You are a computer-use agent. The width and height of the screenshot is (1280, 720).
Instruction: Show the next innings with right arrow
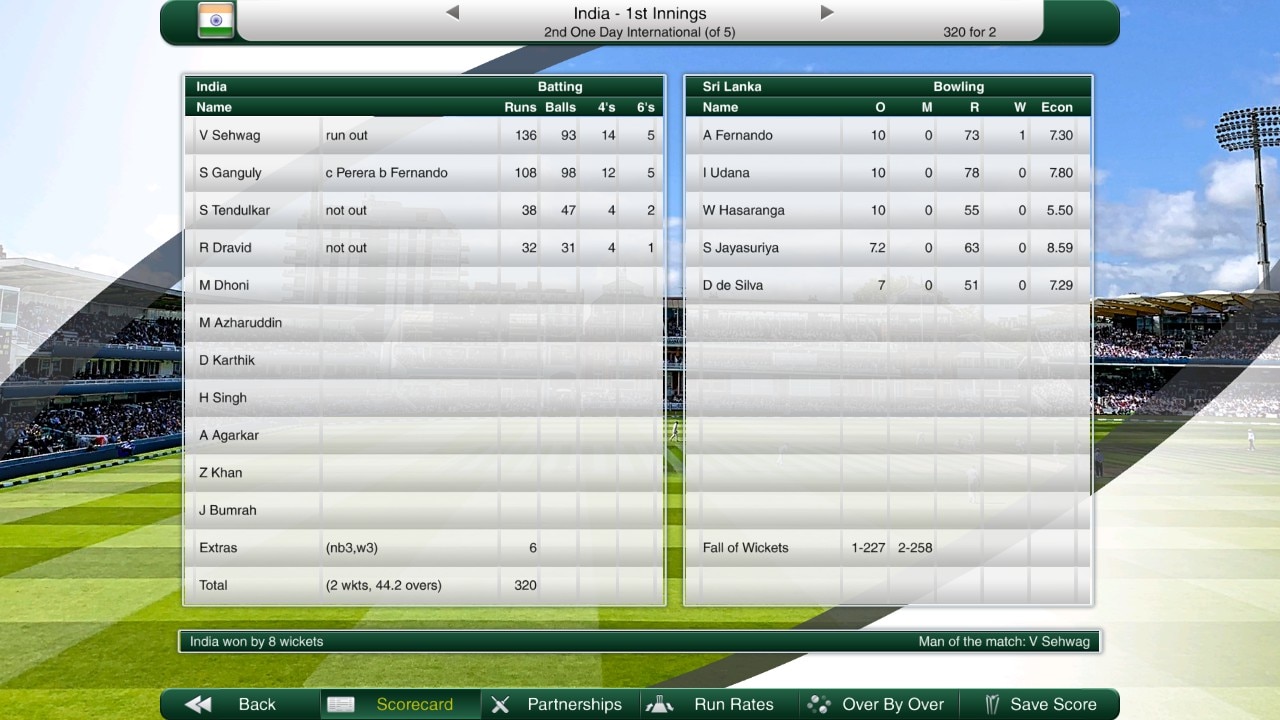pos(827,13)
